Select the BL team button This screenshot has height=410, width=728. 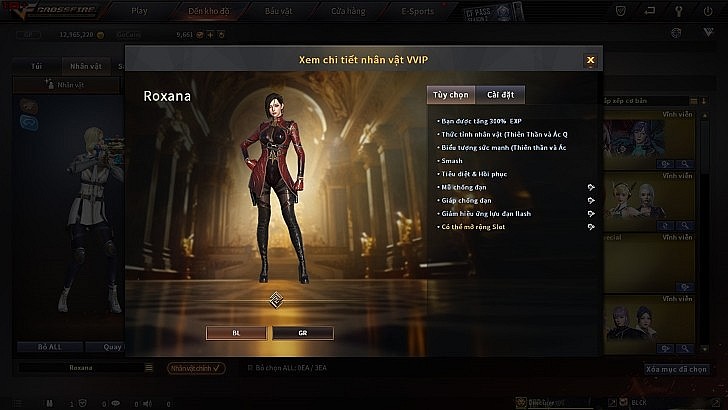[x=237, y=332]
